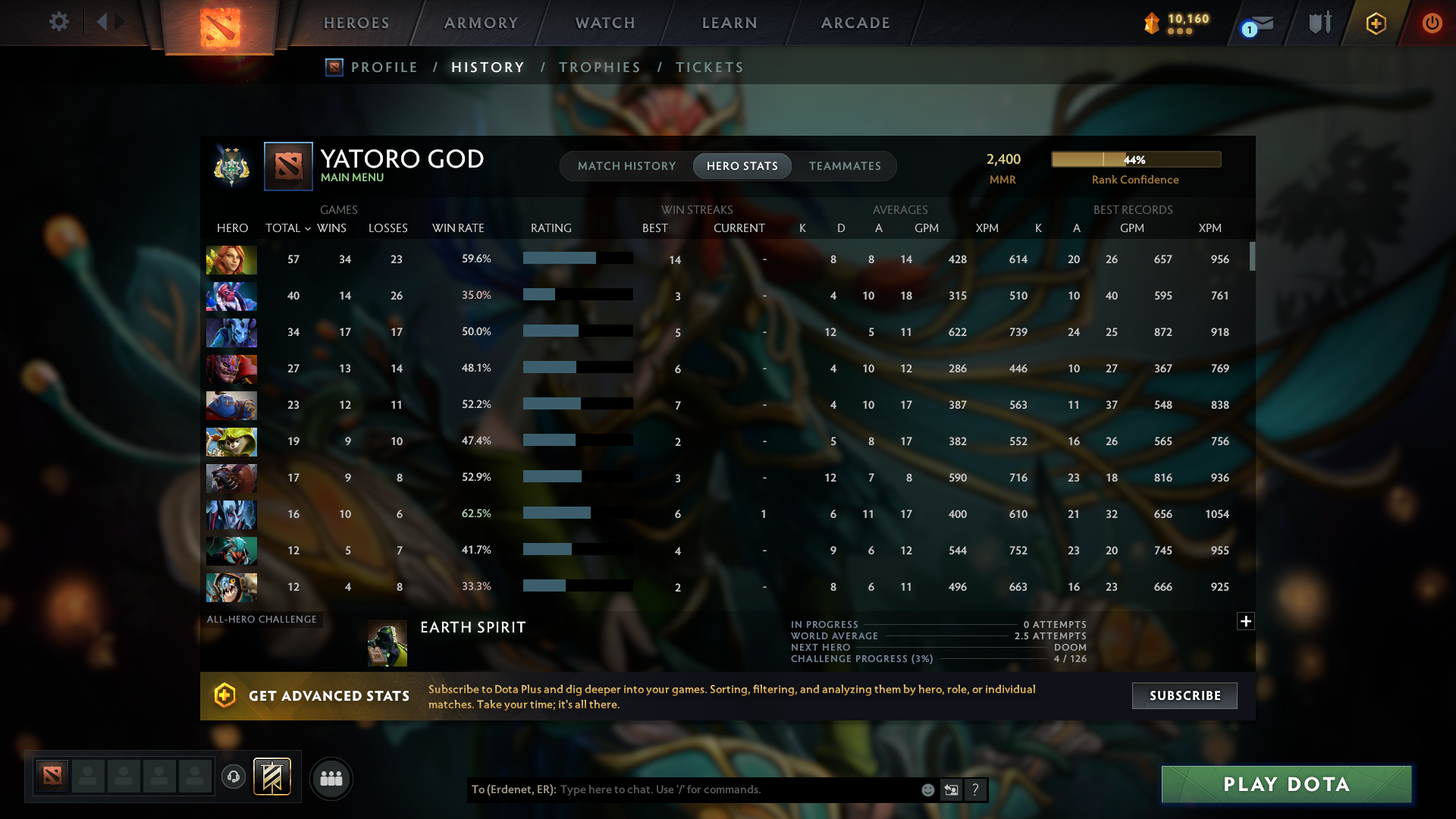This screenshot has width=1456, height=819.
Task: Click the chat input field
Action: 720,789
